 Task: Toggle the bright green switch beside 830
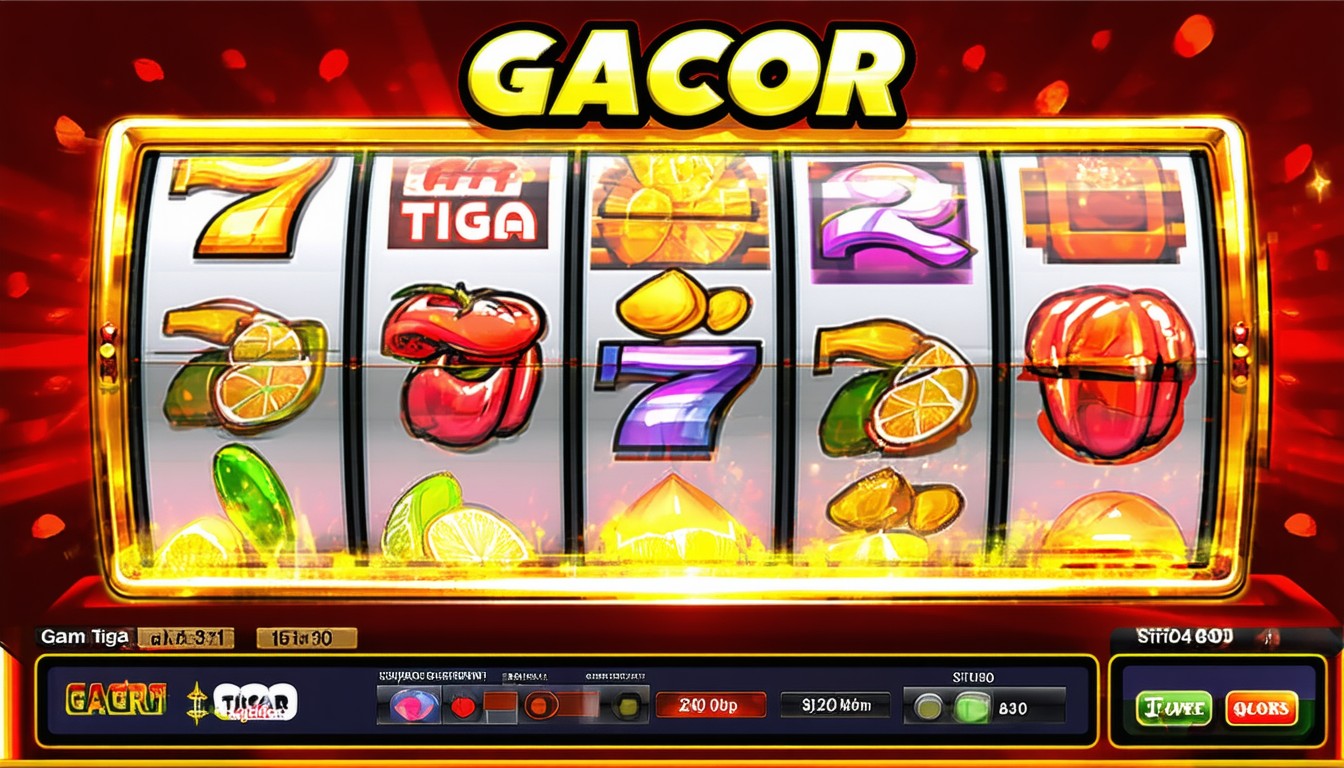pos(971,706)
